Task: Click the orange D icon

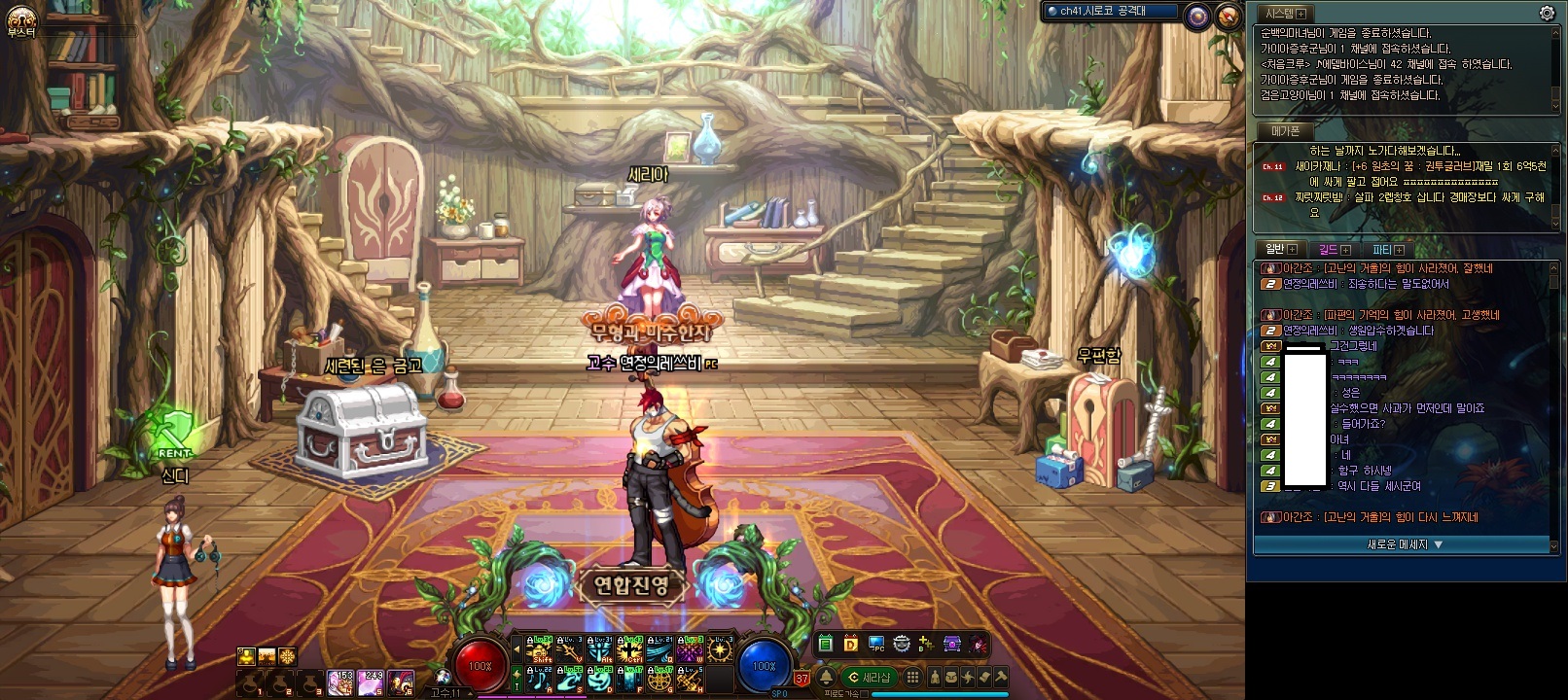Action: (x=850, y=644)
